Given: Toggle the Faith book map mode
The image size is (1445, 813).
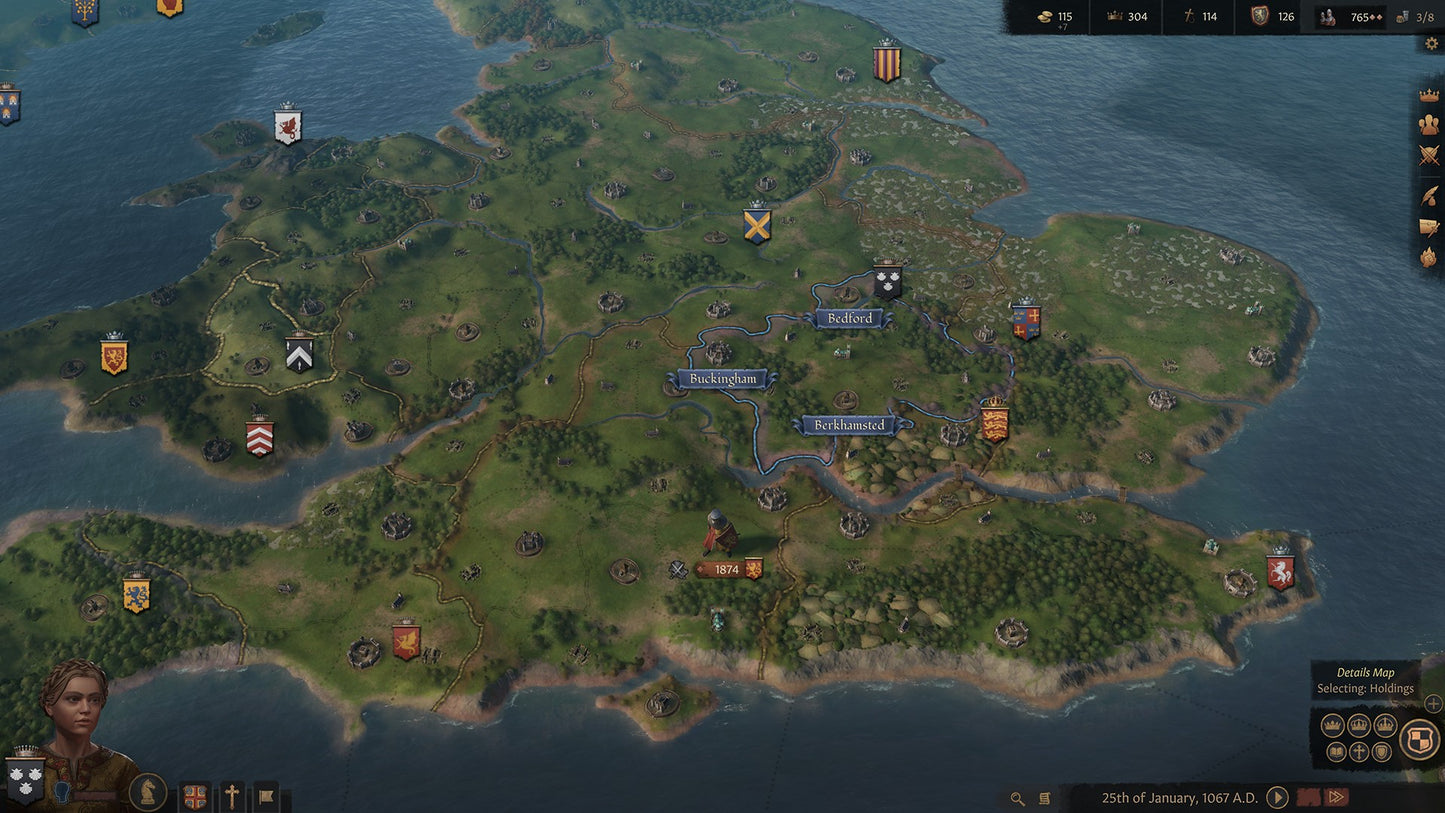Looking at the screenshot, I should [1336, 752].
